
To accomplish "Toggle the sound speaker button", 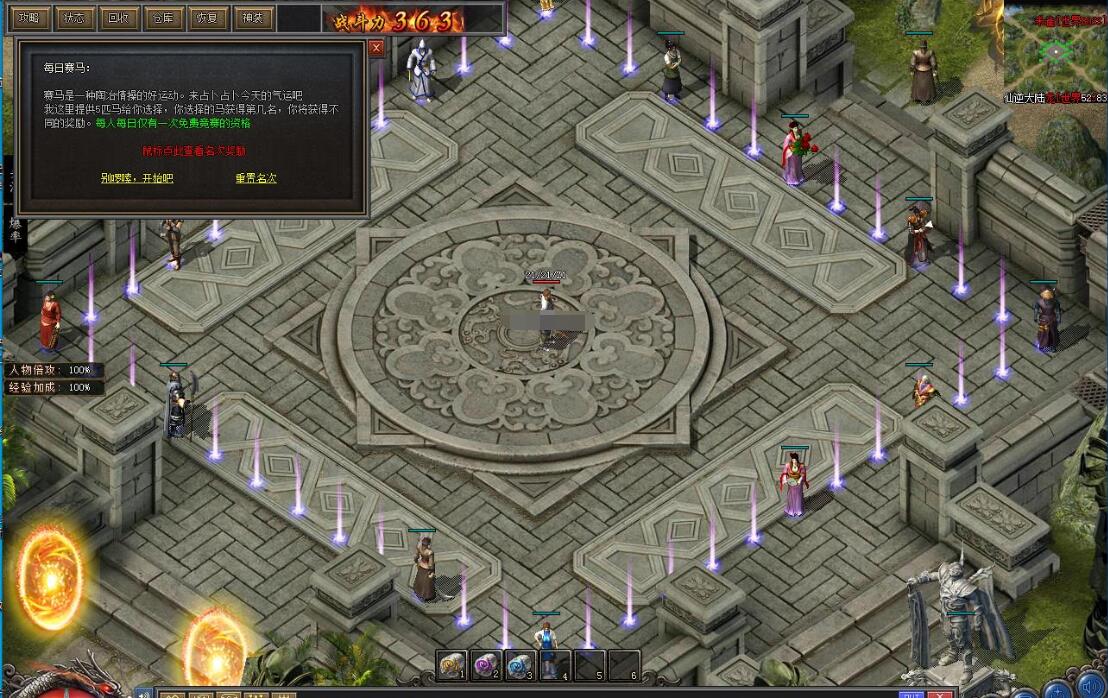I will [1089, 687].
